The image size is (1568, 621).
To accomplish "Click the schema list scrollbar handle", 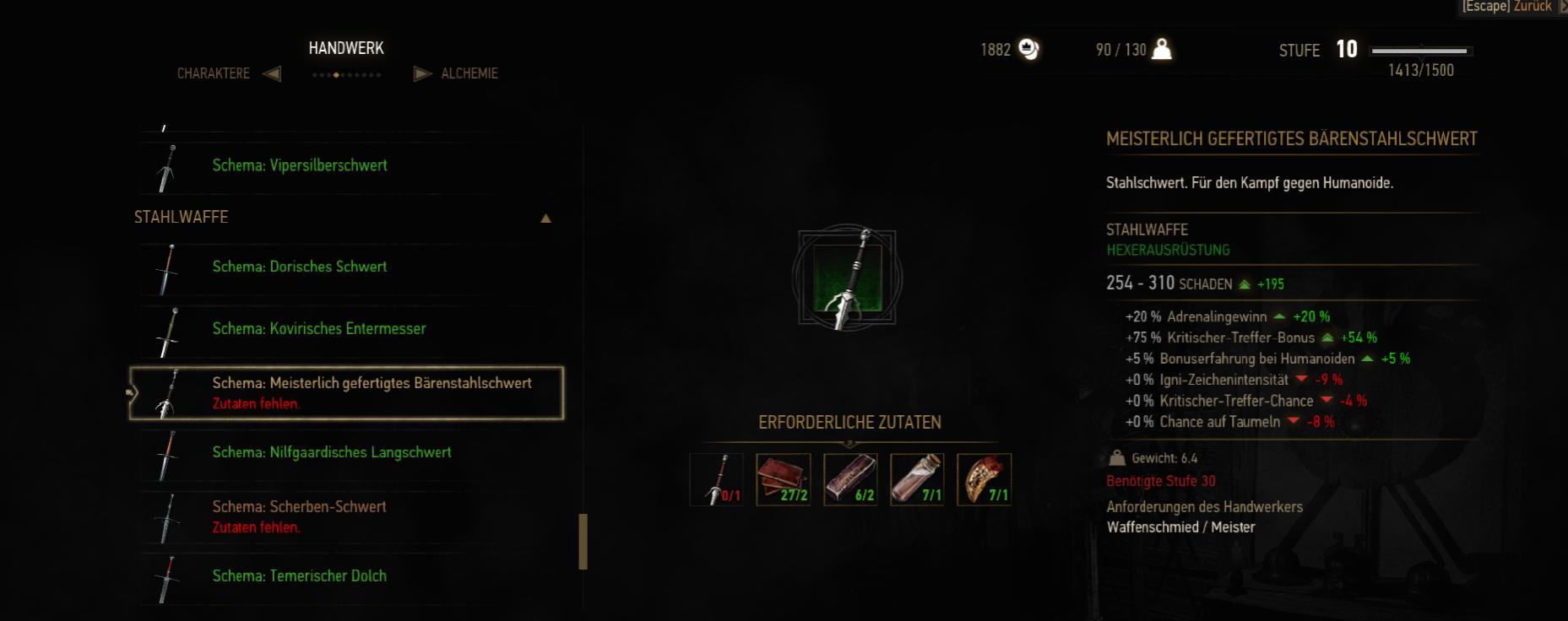I will (583, 542).
